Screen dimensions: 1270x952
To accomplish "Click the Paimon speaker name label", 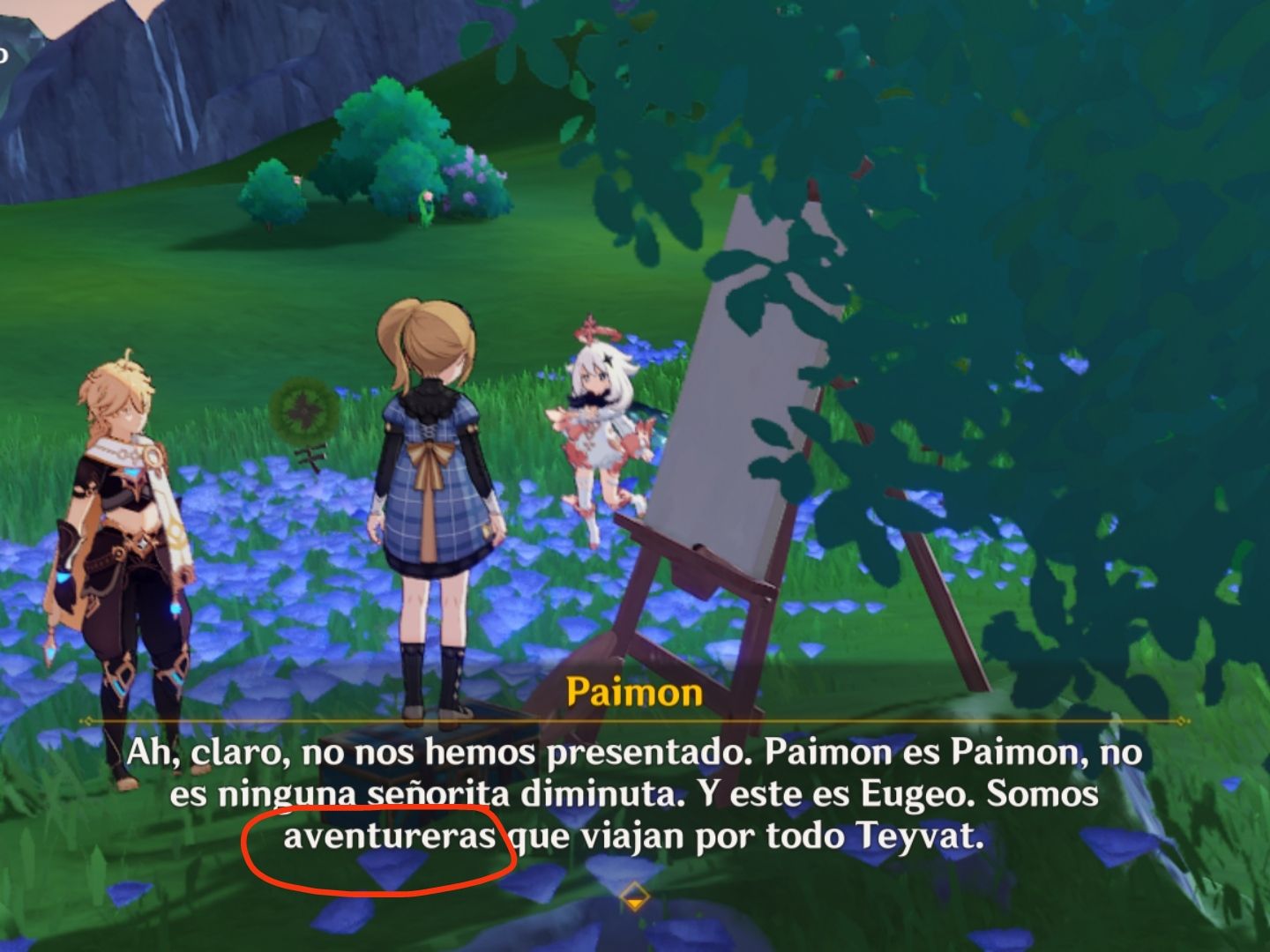I will coord(635,695).
